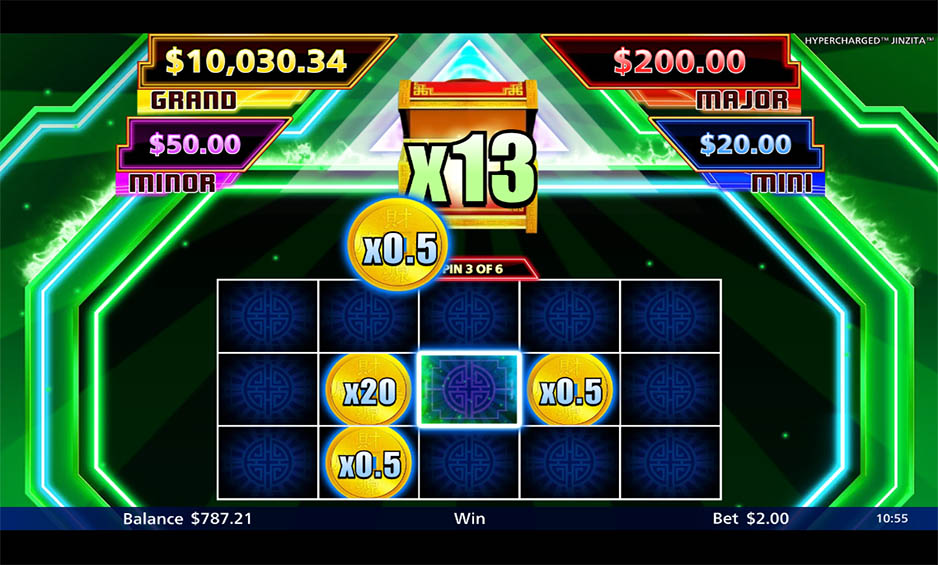Select the x20 gold coin tile
938x565 pixels.
pos(368,390)
